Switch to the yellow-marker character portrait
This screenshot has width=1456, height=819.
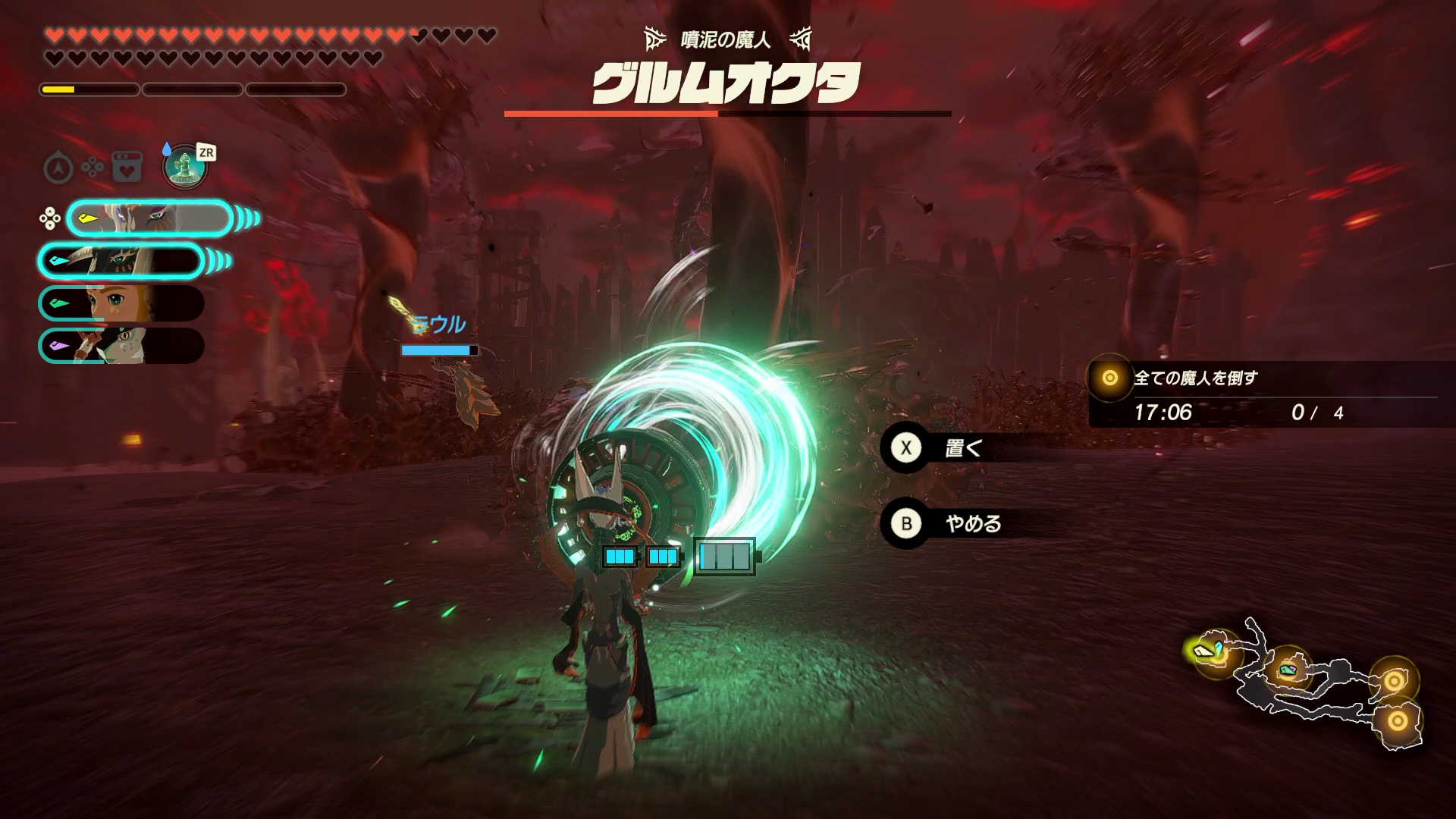(149, 219)
